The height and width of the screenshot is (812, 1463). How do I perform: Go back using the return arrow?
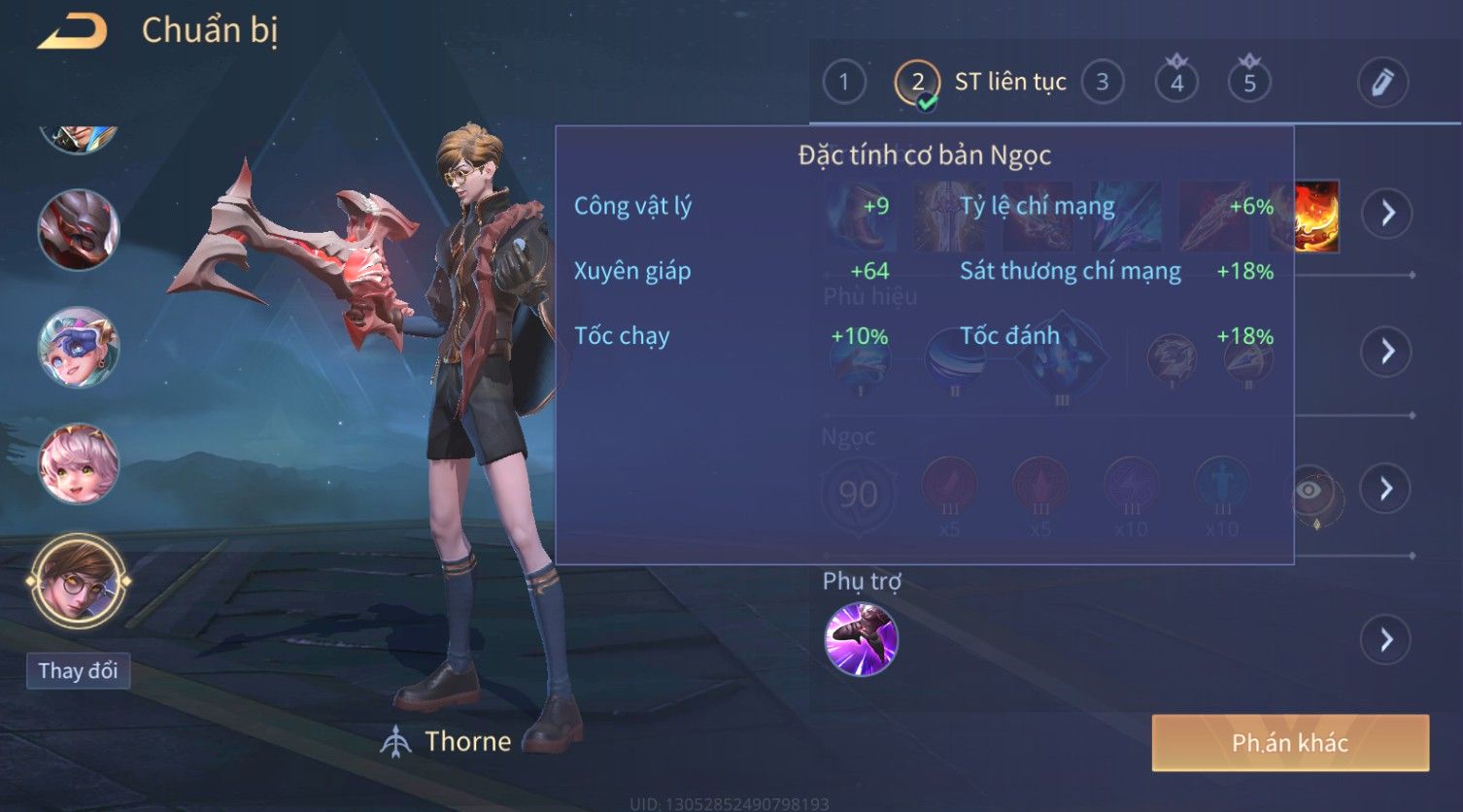pyautogui.click(x=72, y=33)
